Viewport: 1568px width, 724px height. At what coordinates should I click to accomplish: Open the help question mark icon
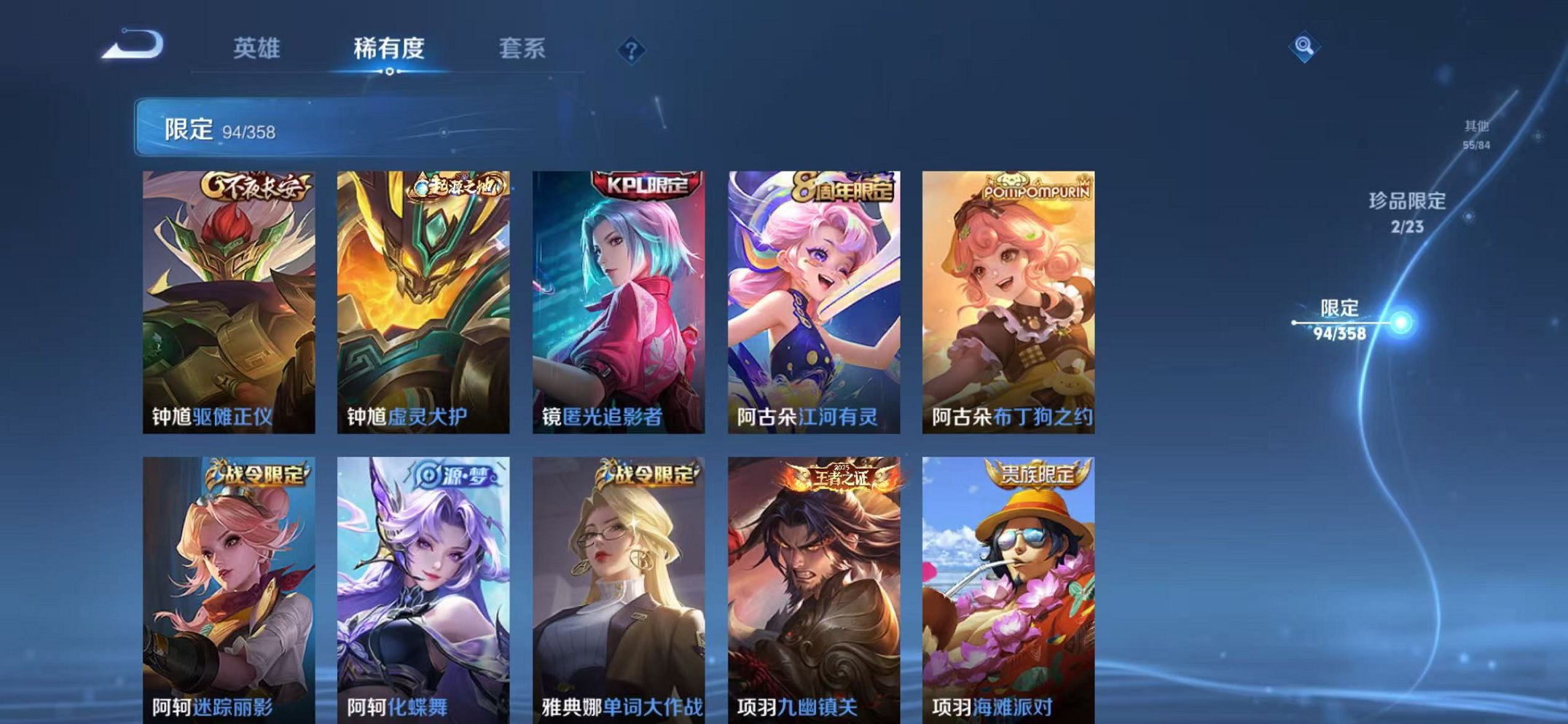632,50
